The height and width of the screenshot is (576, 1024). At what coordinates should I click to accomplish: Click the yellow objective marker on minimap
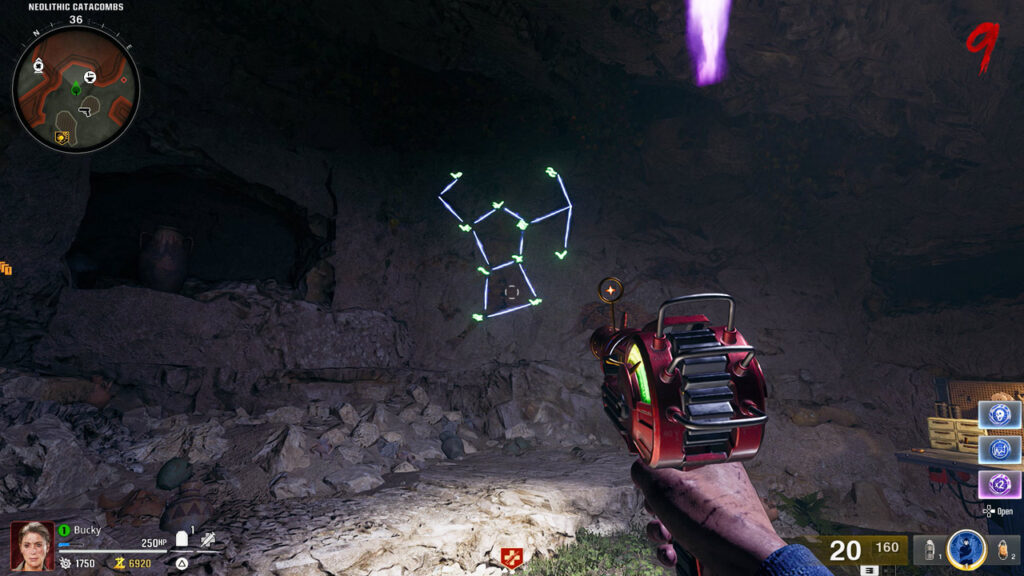click(x=61, y=137)
